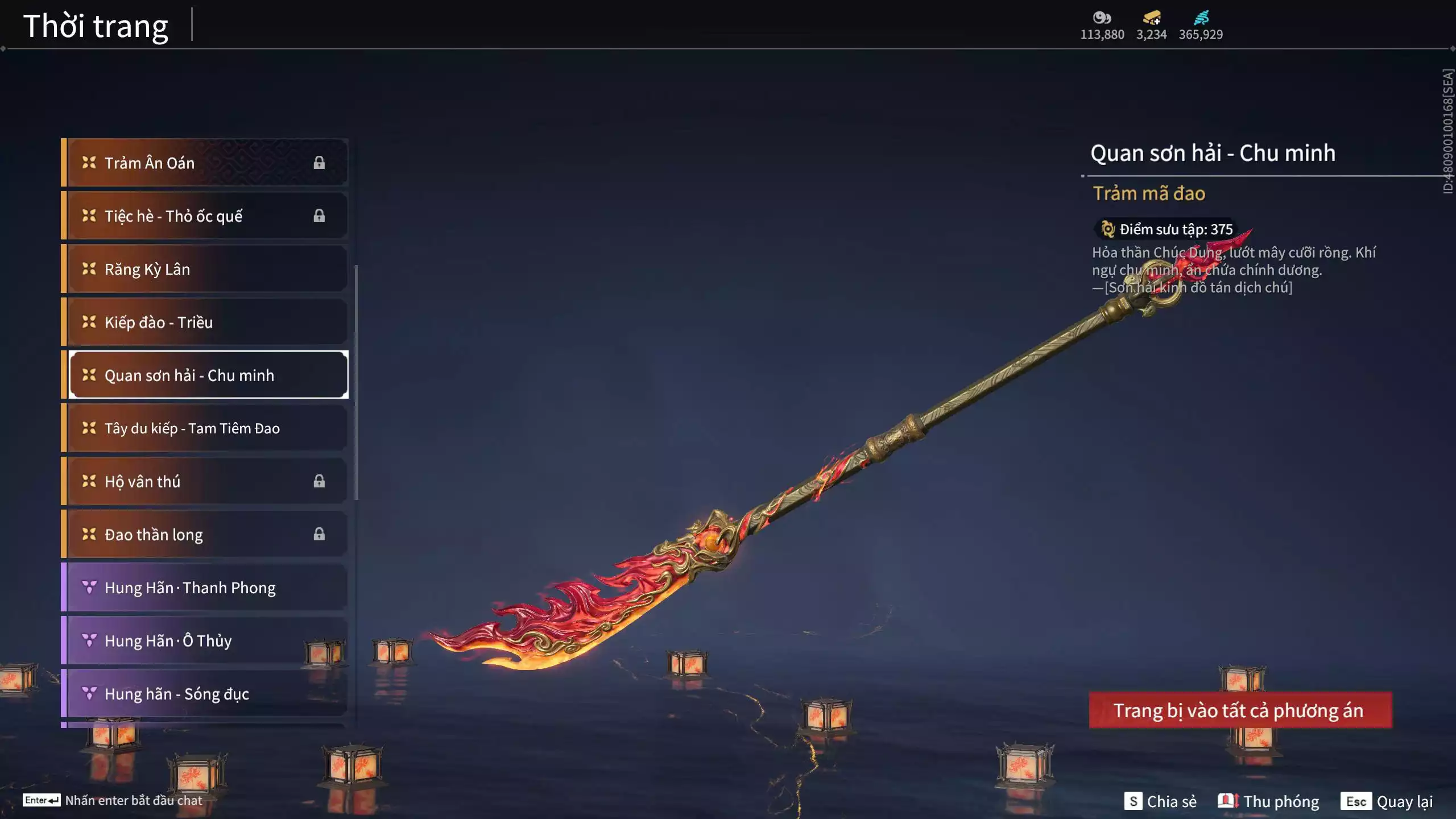Screen dimensions: 1456x819
Task: Click the silver coins currency icon
Action: coord(1102,18)
